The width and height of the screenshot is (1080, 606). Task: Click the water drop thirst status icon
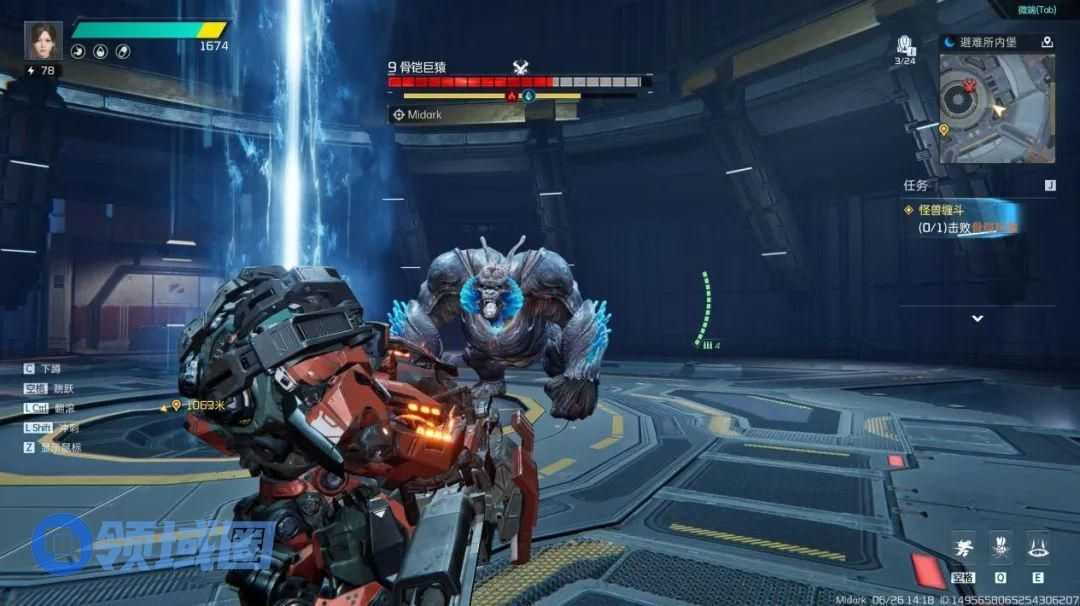click(x=100, y=52)
